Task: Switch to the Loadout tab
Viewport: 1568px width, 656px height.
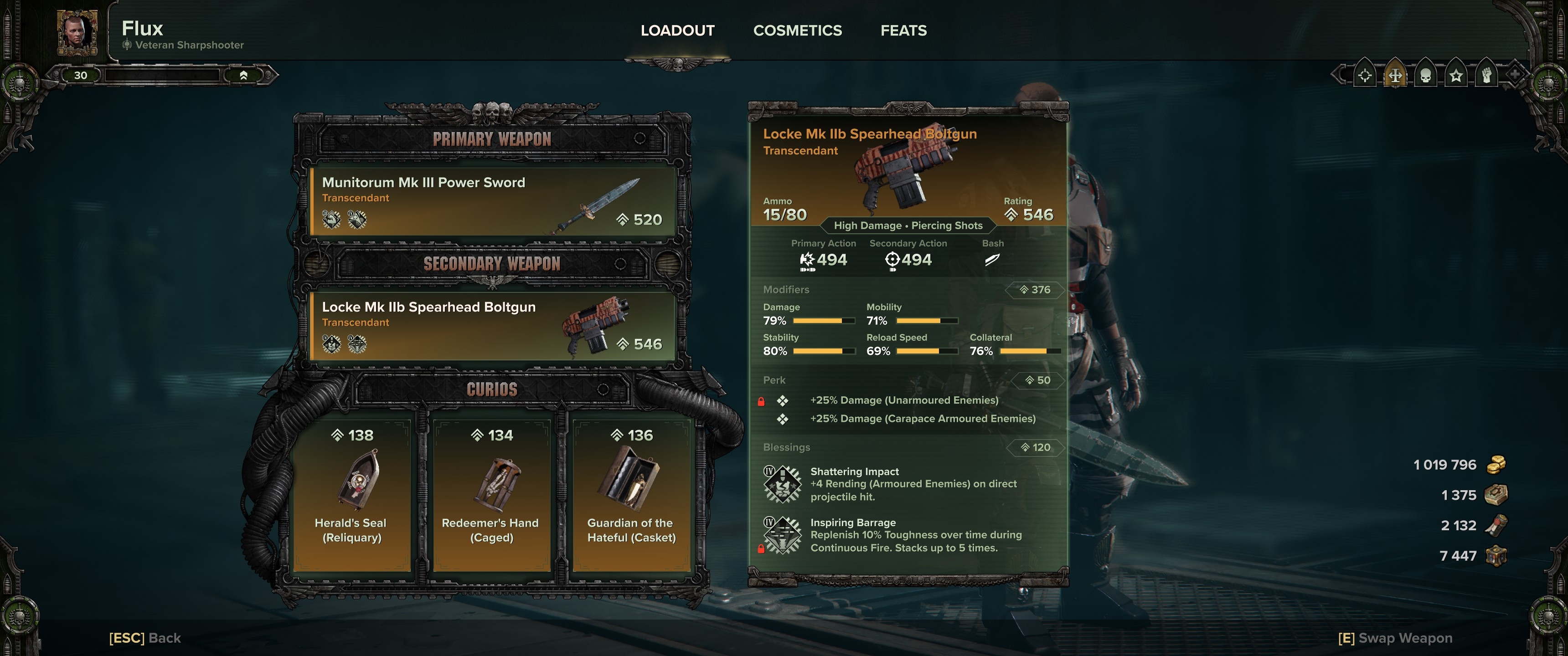Action: [x=677, y=31]
